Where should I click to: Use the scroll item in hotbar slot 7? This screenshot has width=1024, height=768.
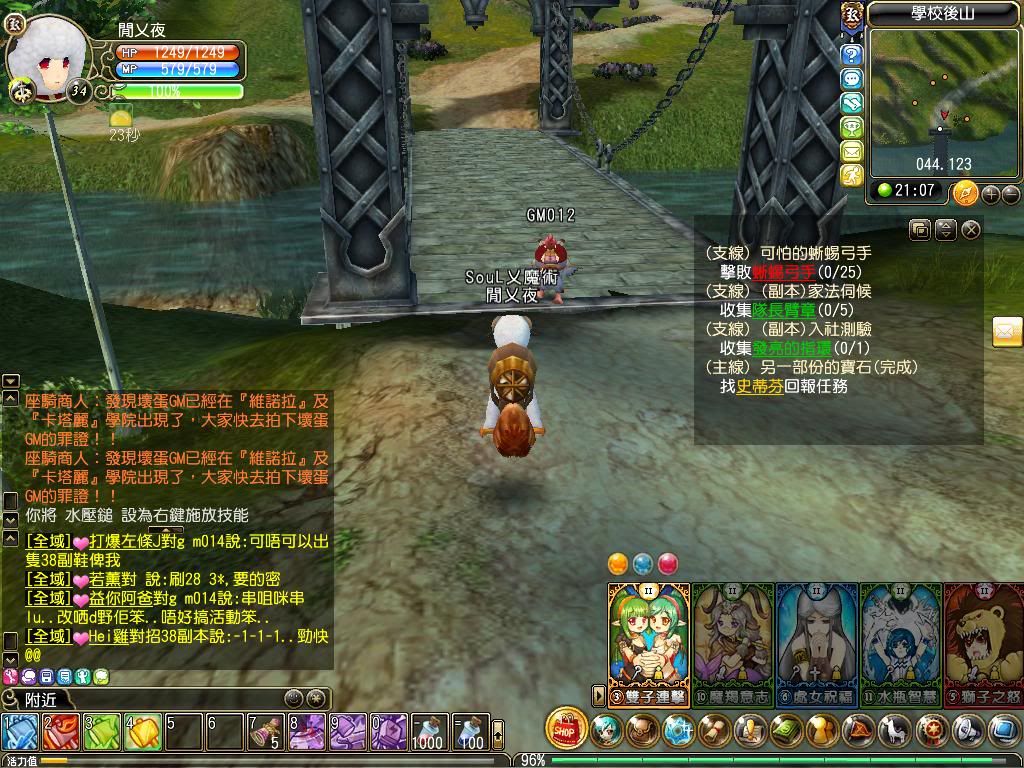pyautogui.click(x=266, y=732)
